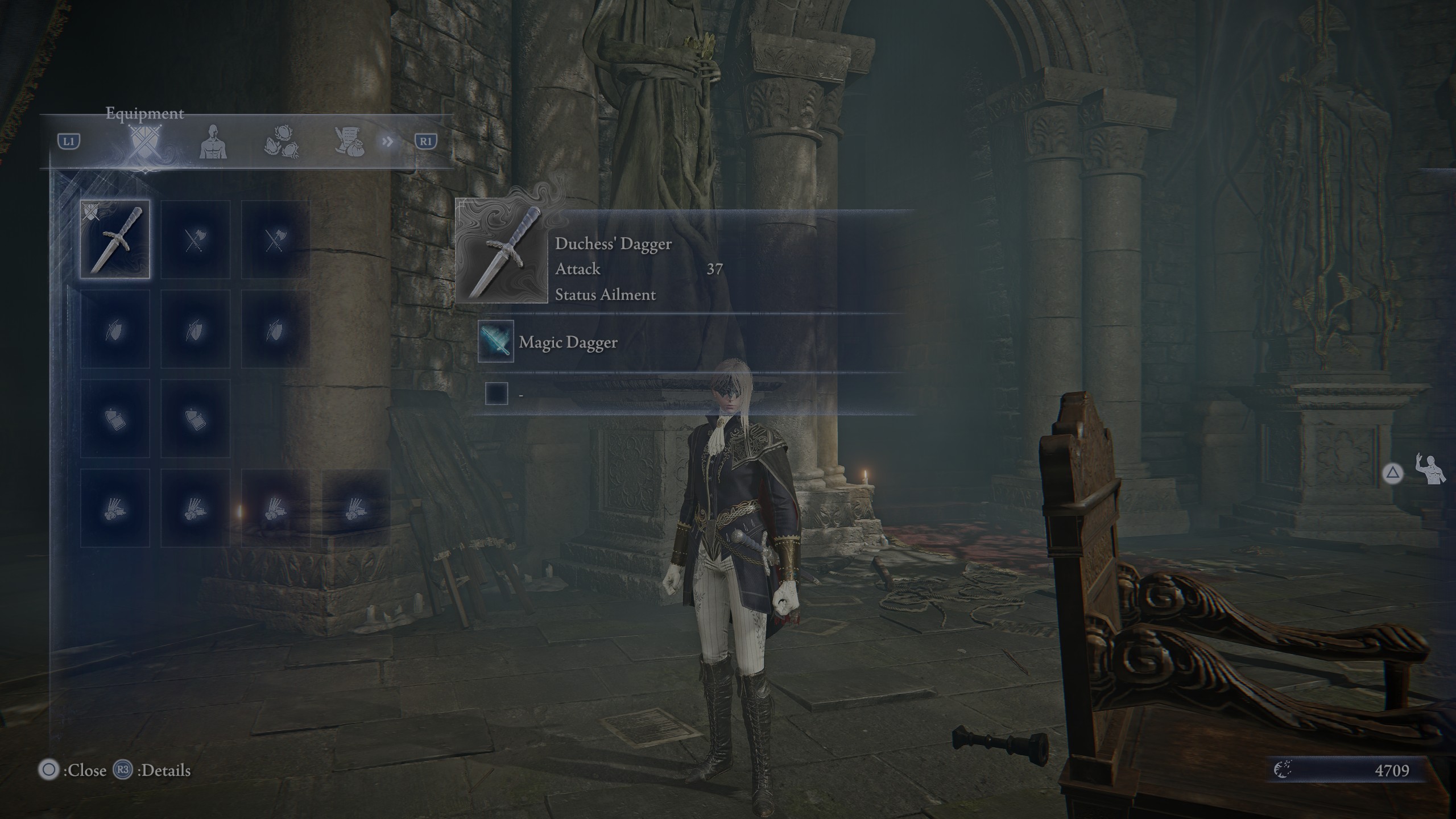Switch to the bare torso character tab

tap(213, 142)
